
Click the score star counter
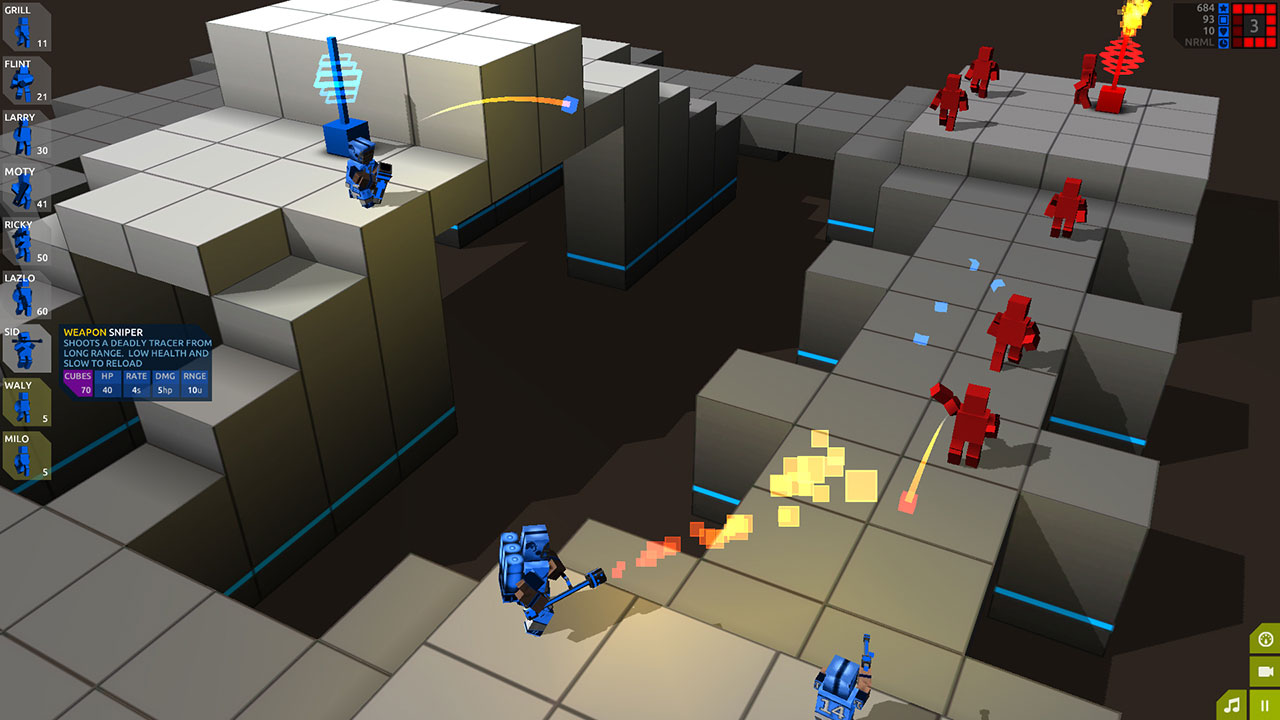pyautogui.click(x=1223, y=8)
